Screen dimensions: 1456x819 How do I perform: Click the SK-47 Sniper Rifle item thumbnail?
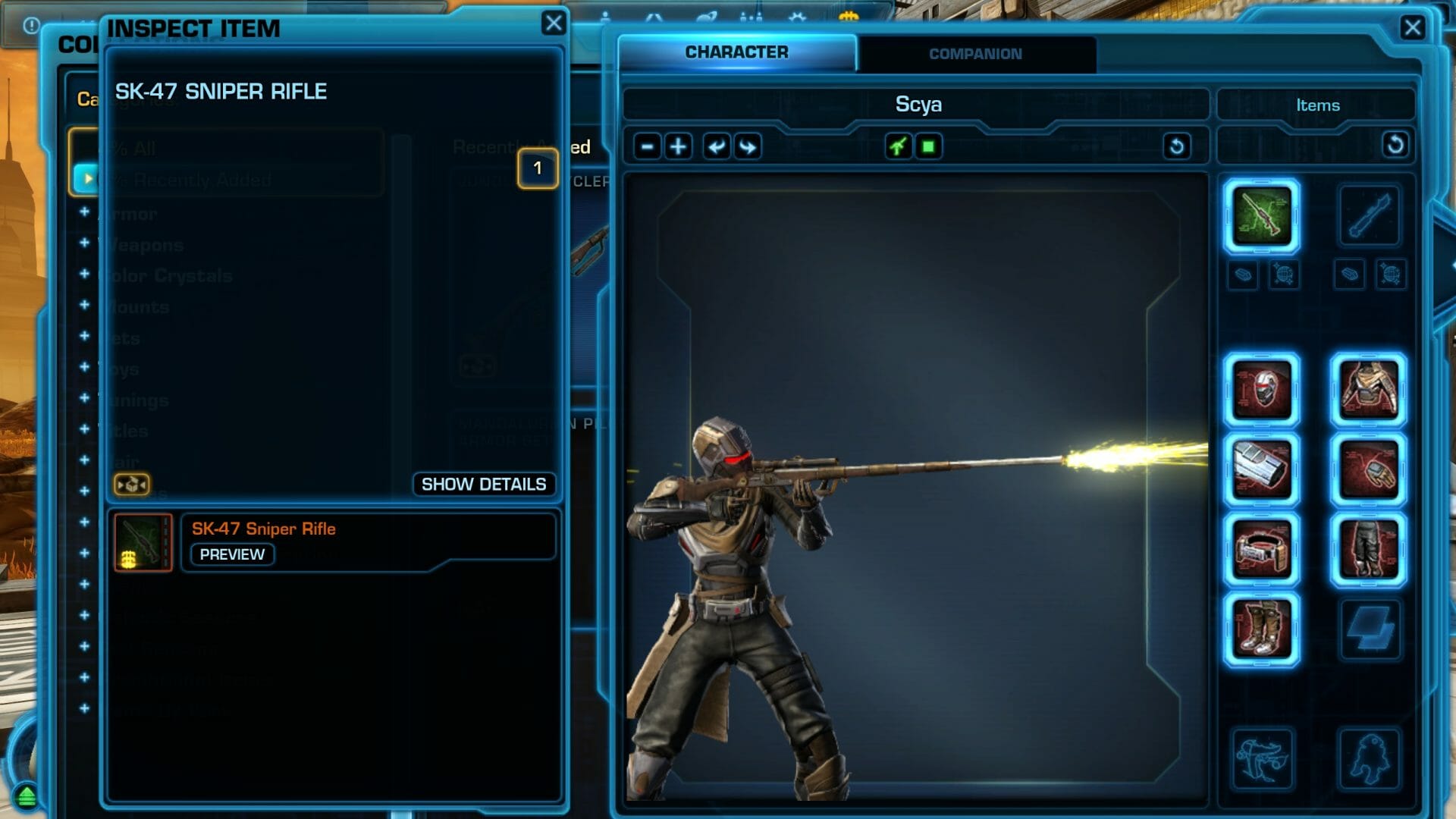(x=143, y=542)
